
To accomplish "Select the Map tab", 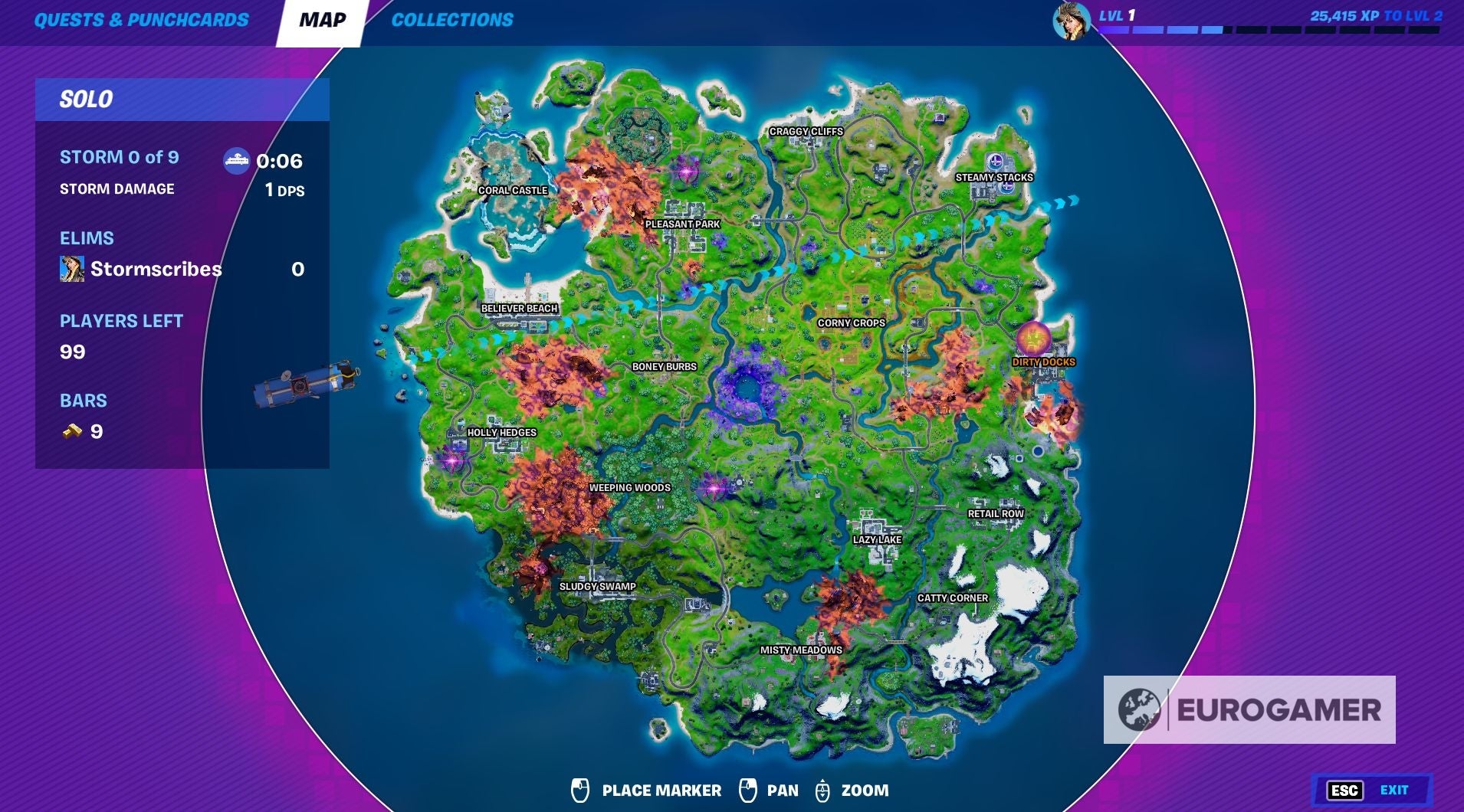I will 323,20.
